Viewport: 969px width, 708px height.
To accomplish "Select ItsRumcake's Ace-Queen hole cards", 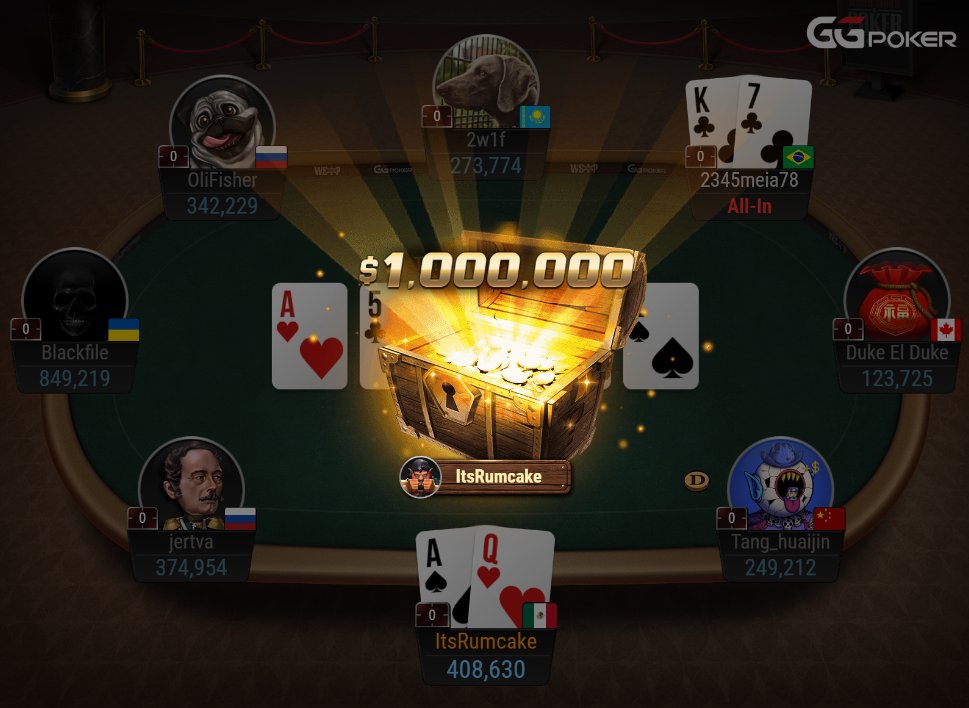I will coord(485,575).
